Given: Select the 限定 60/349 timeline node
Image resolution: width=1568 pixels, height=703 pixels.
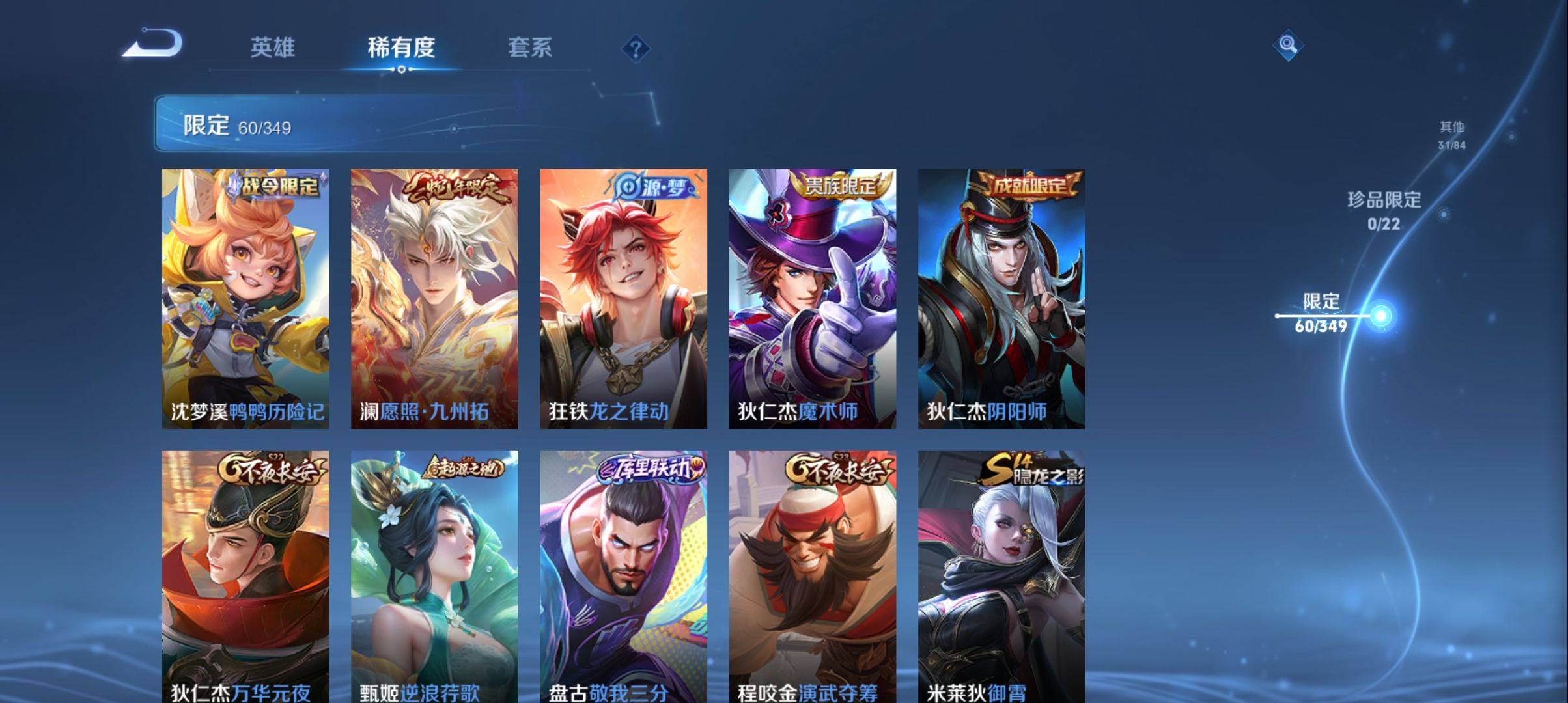Looking at the screenshot, I should [x=1380, y=316].
